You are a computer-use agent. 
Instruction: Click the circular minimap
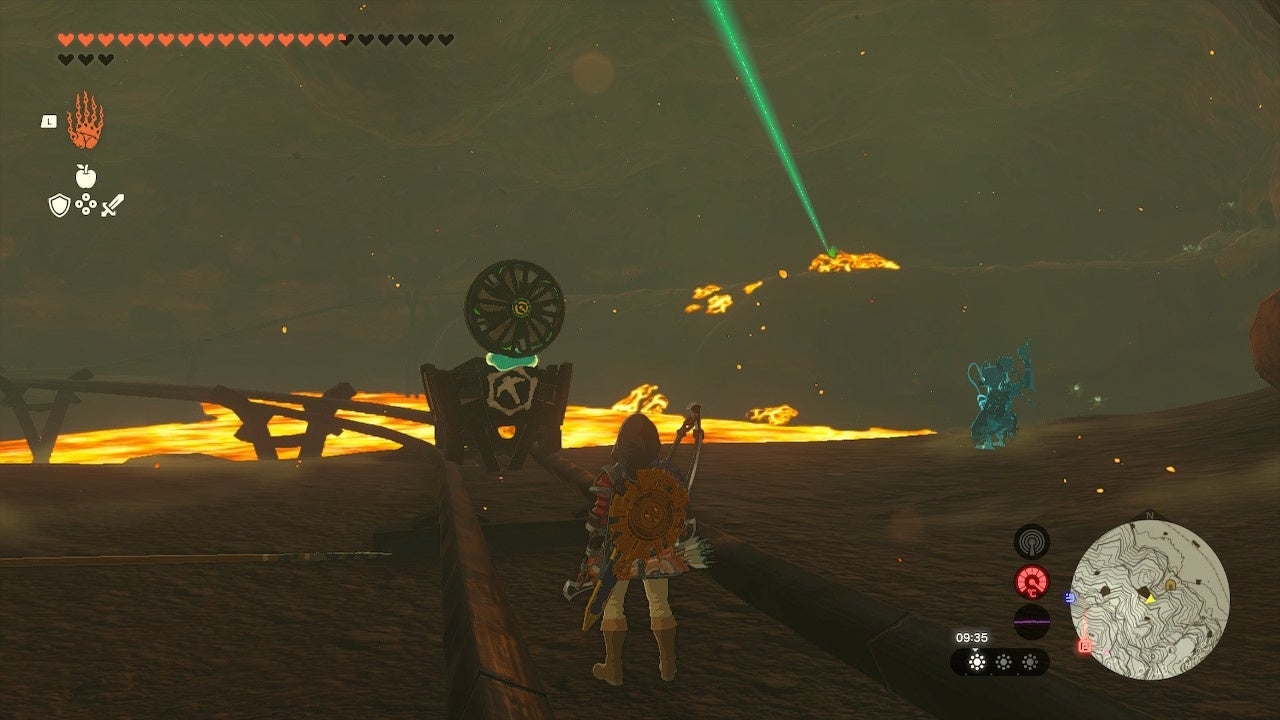click(x=1160, y=600)
